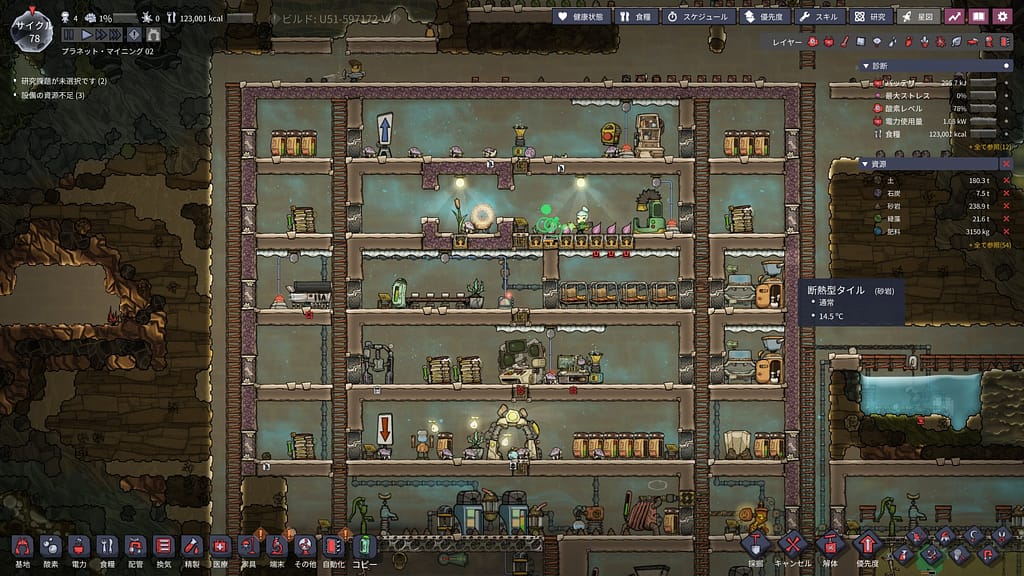
Task: Select the 配管 plumbing build category
Action: [135, 548]
